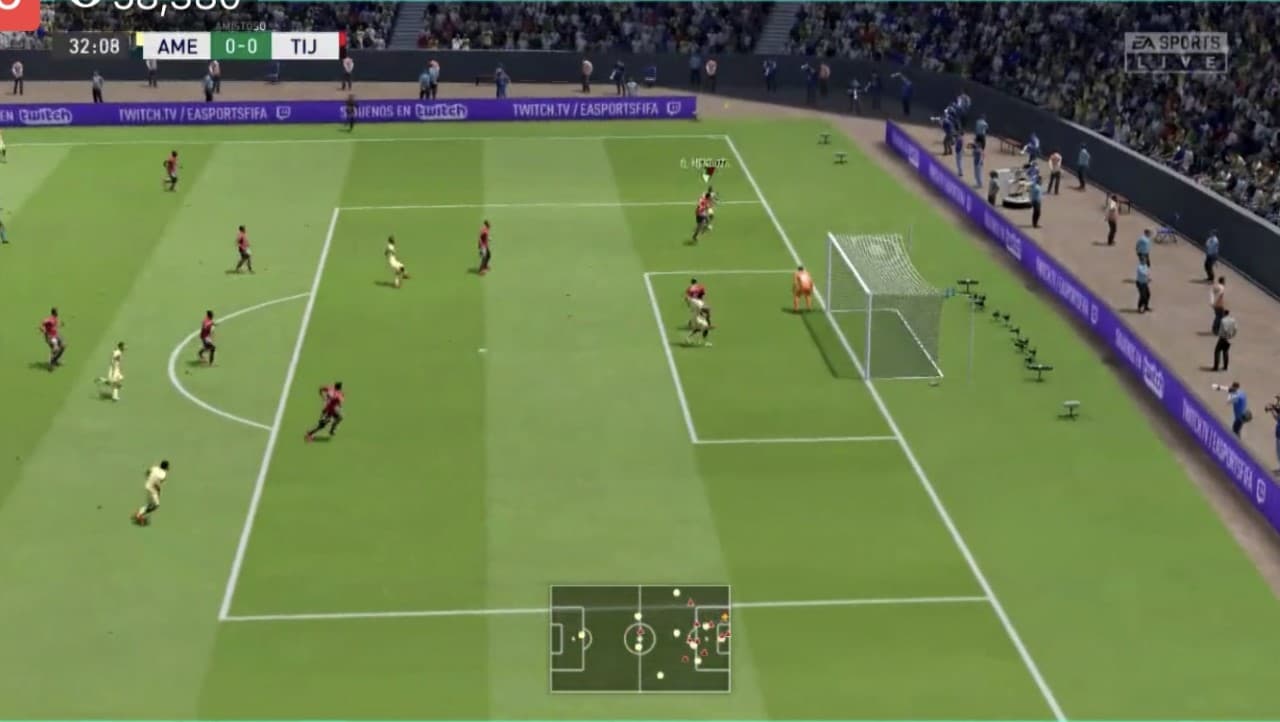Image resolution: width=1280 pixels, height=722 pixels.
Task: Click the pitch radar minimap
Action: 640,638
